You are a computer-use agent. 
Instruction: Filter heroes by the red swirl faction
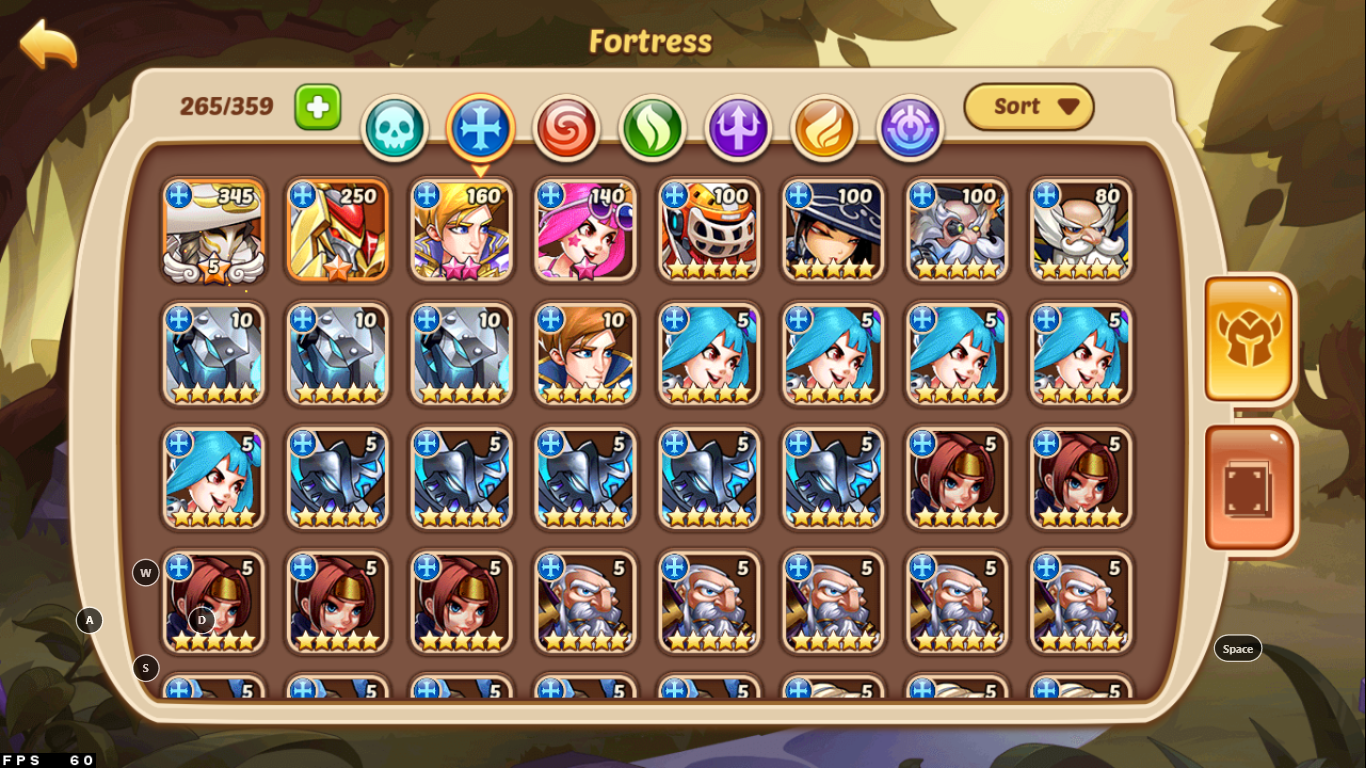(565, 129)
